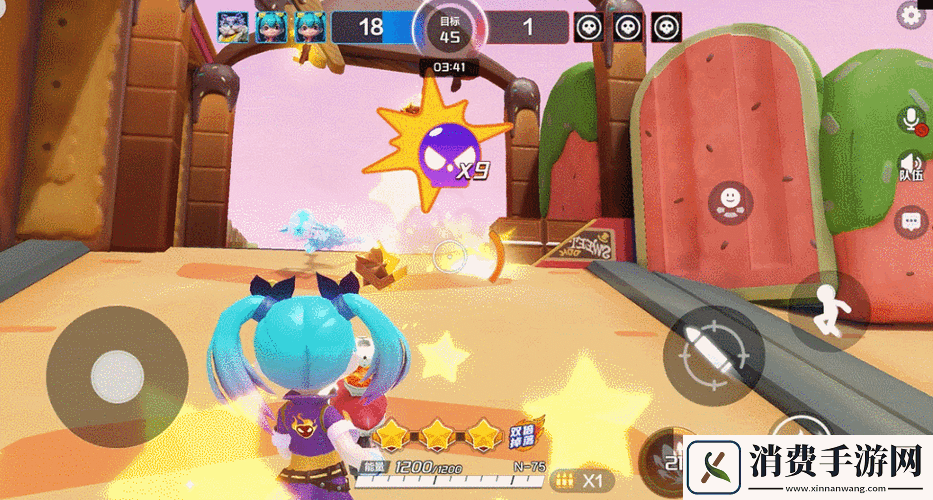Open the smiley emote wheel

[730, 202]
